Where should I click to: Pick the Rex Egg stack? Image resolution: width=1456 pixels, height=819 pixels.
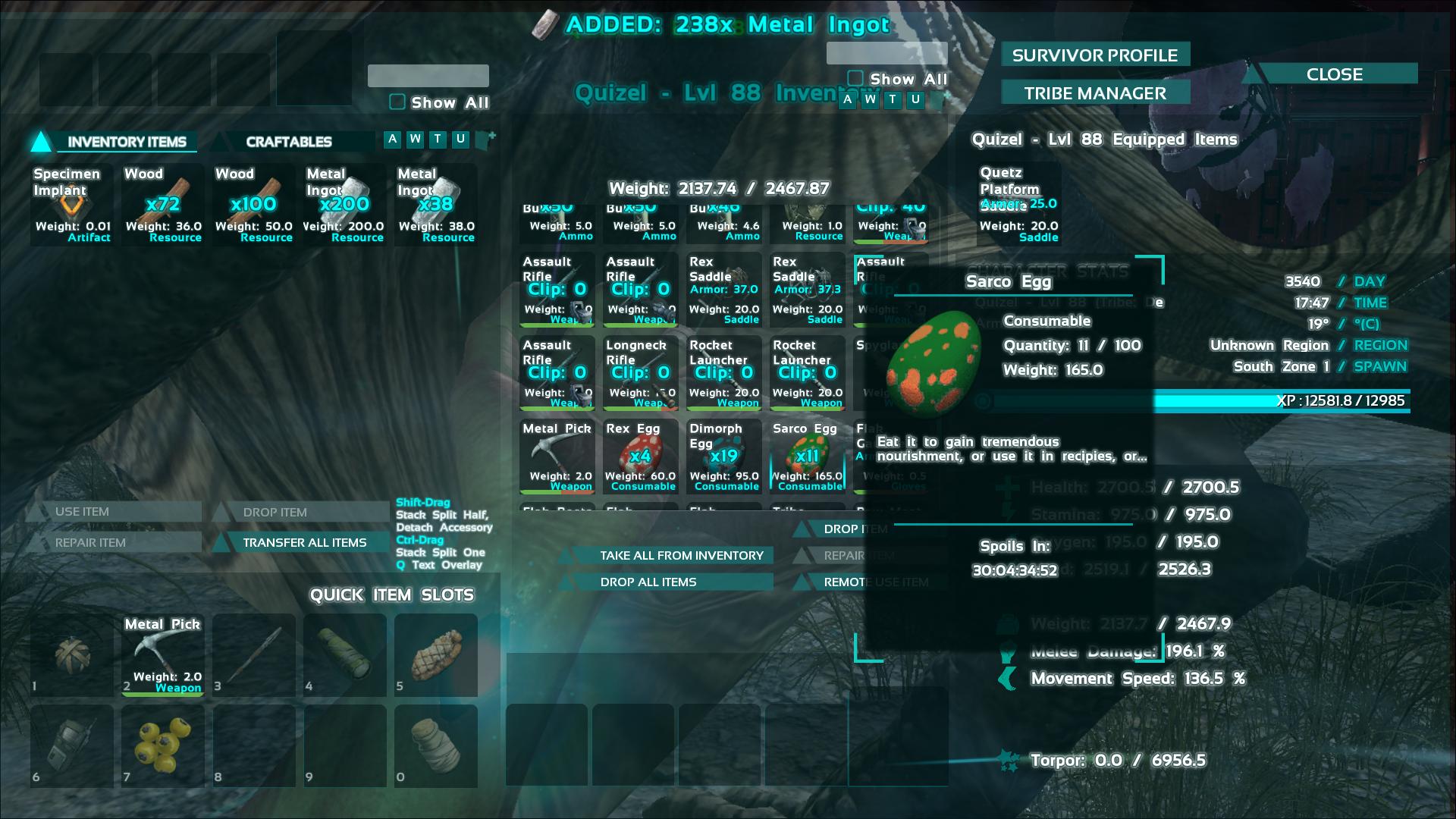pos(640,457)
